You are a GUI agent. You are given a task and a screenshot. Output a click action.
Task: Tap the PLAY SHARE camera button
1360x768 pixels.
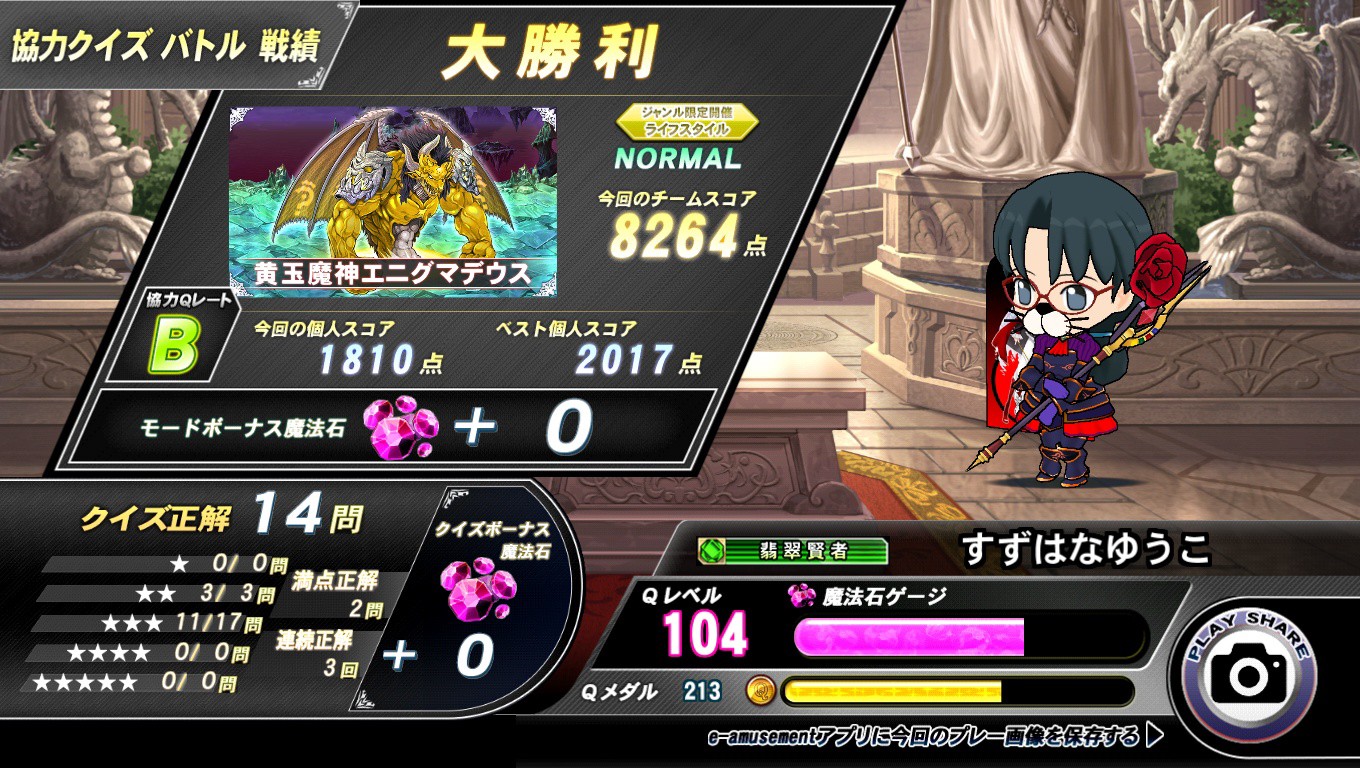point(1248,672)
